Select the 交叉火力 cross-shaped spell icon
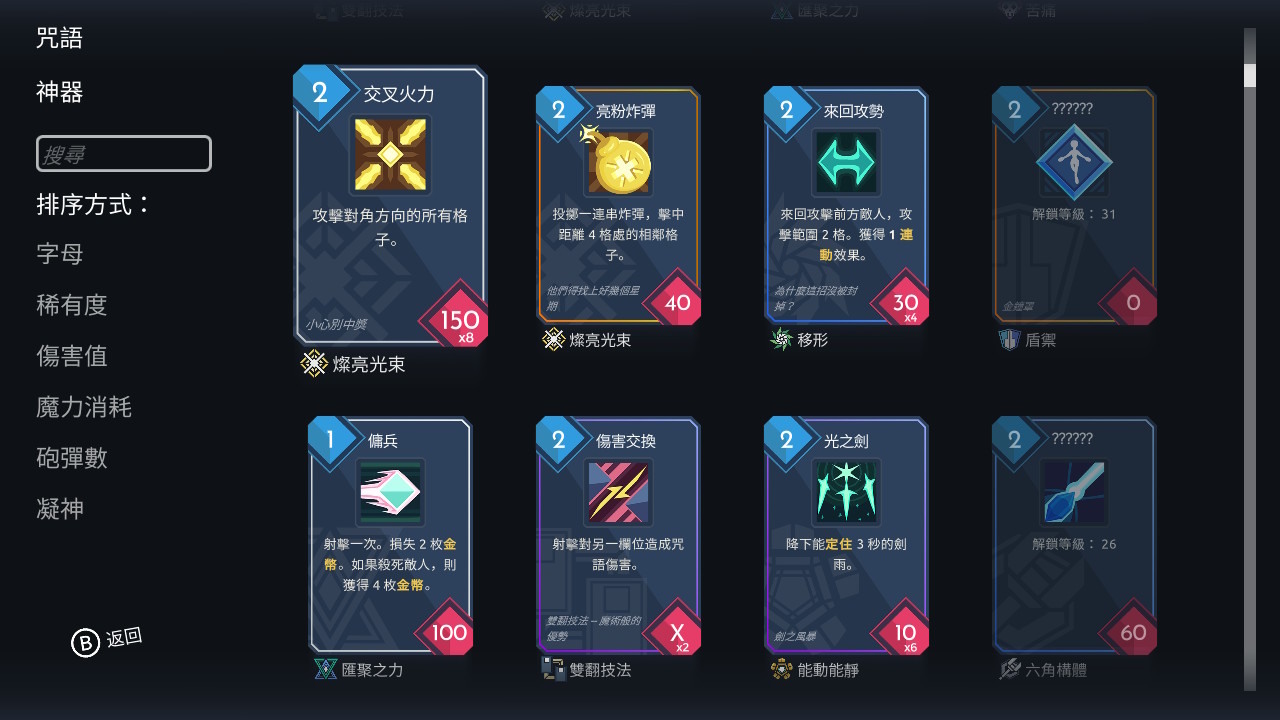This screenshot has height=720, width=1280. pos(390,155)
